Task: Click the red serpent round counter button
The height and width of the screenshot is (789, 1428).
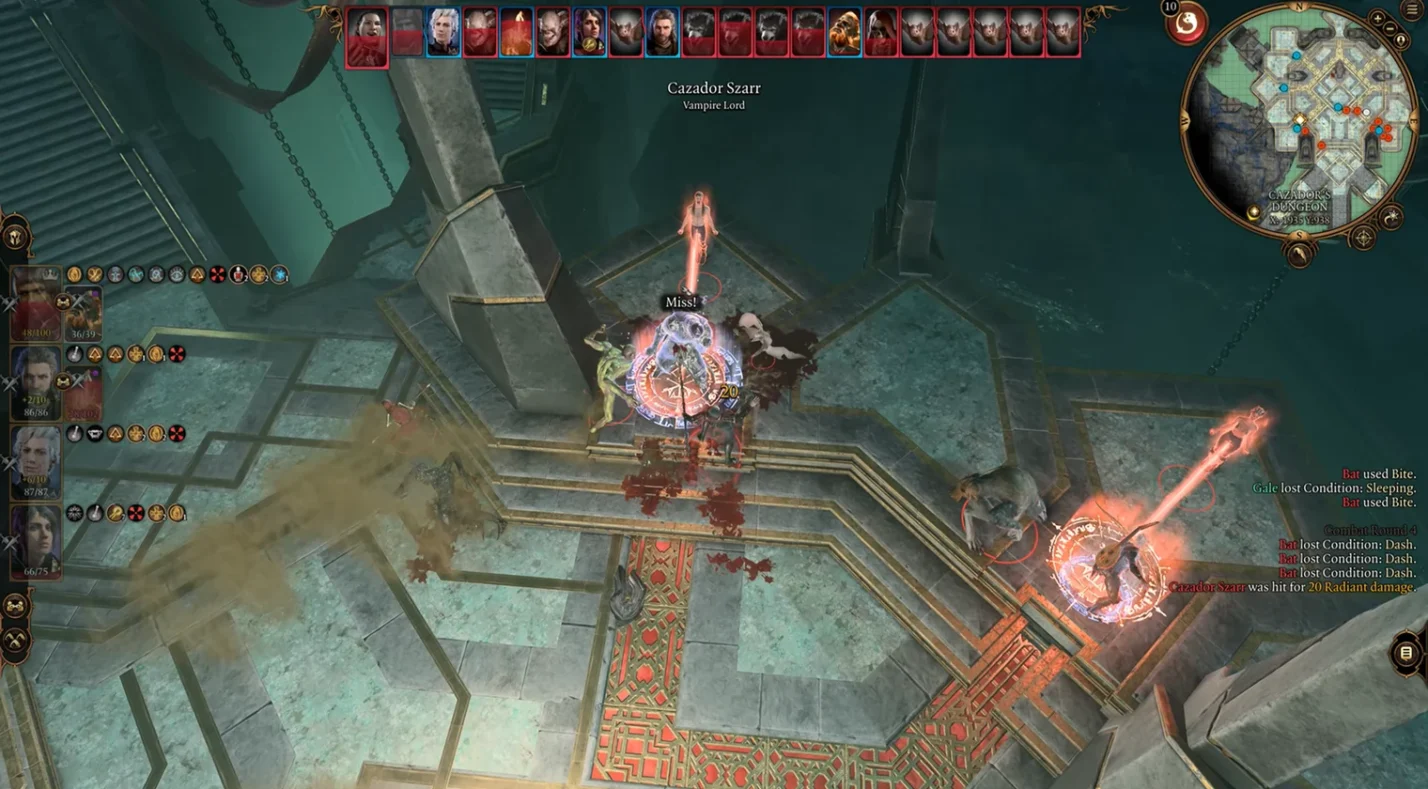Action: click(x=1186, y=24)
